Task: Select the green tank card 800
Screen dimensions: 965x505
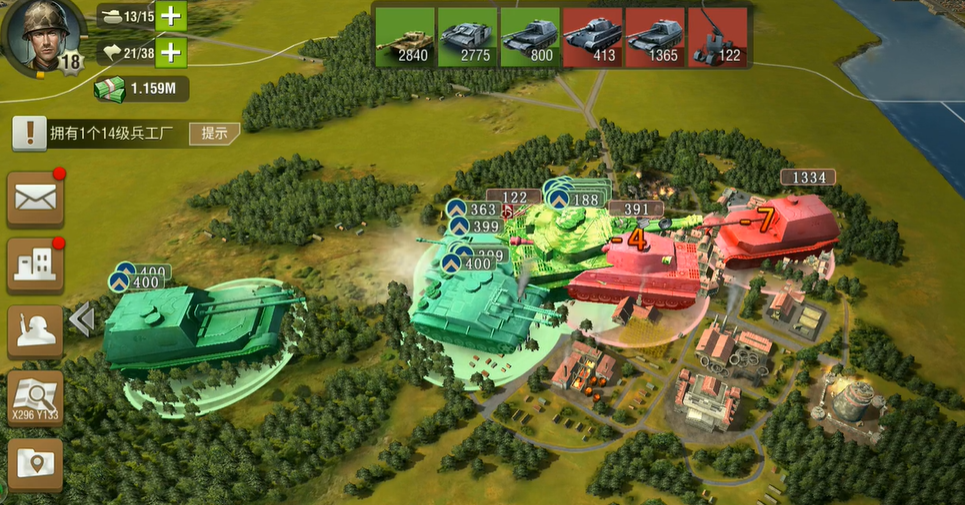Action: point(530,37)
